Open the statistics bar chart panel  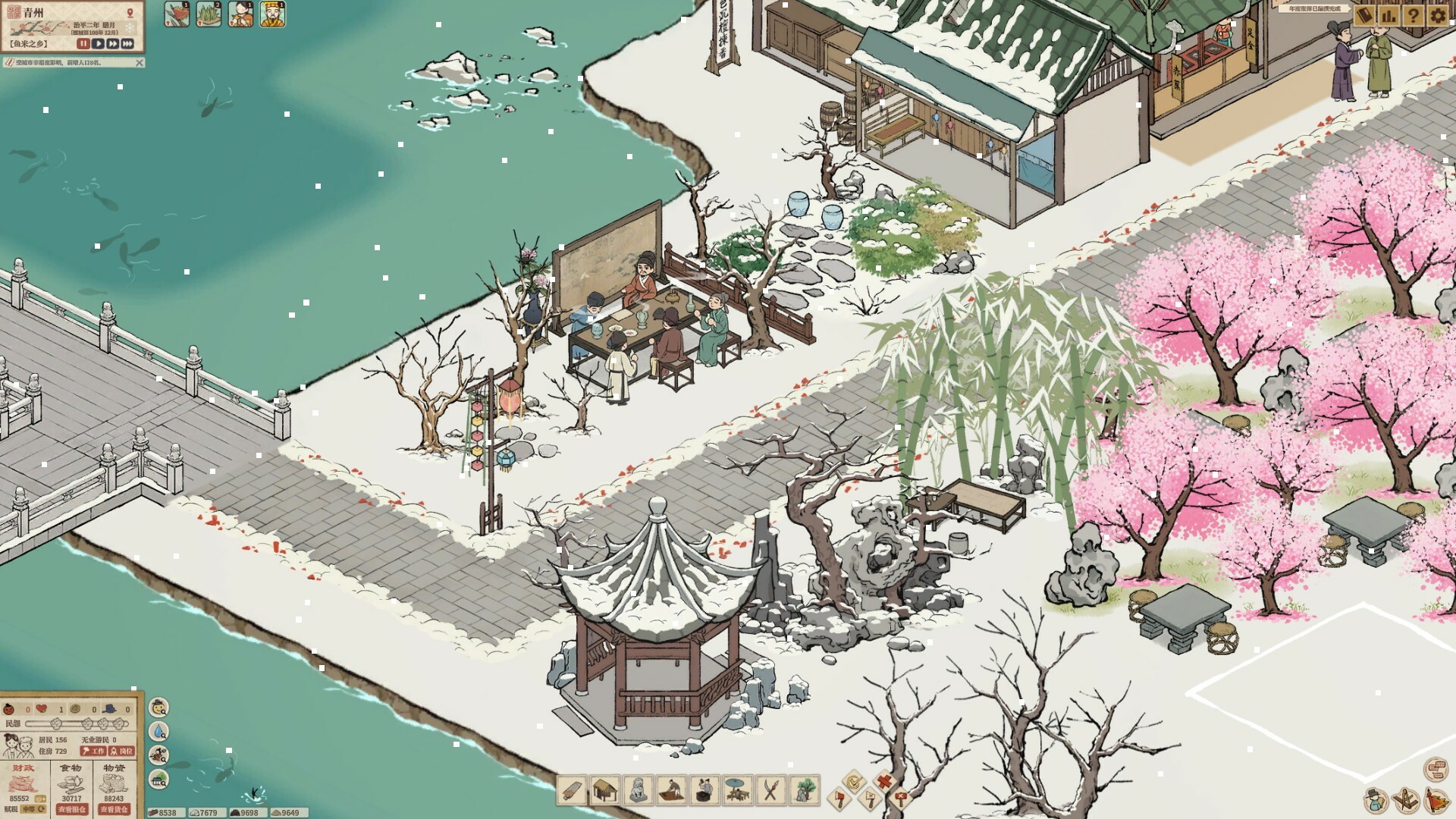tap(1389, 16)
